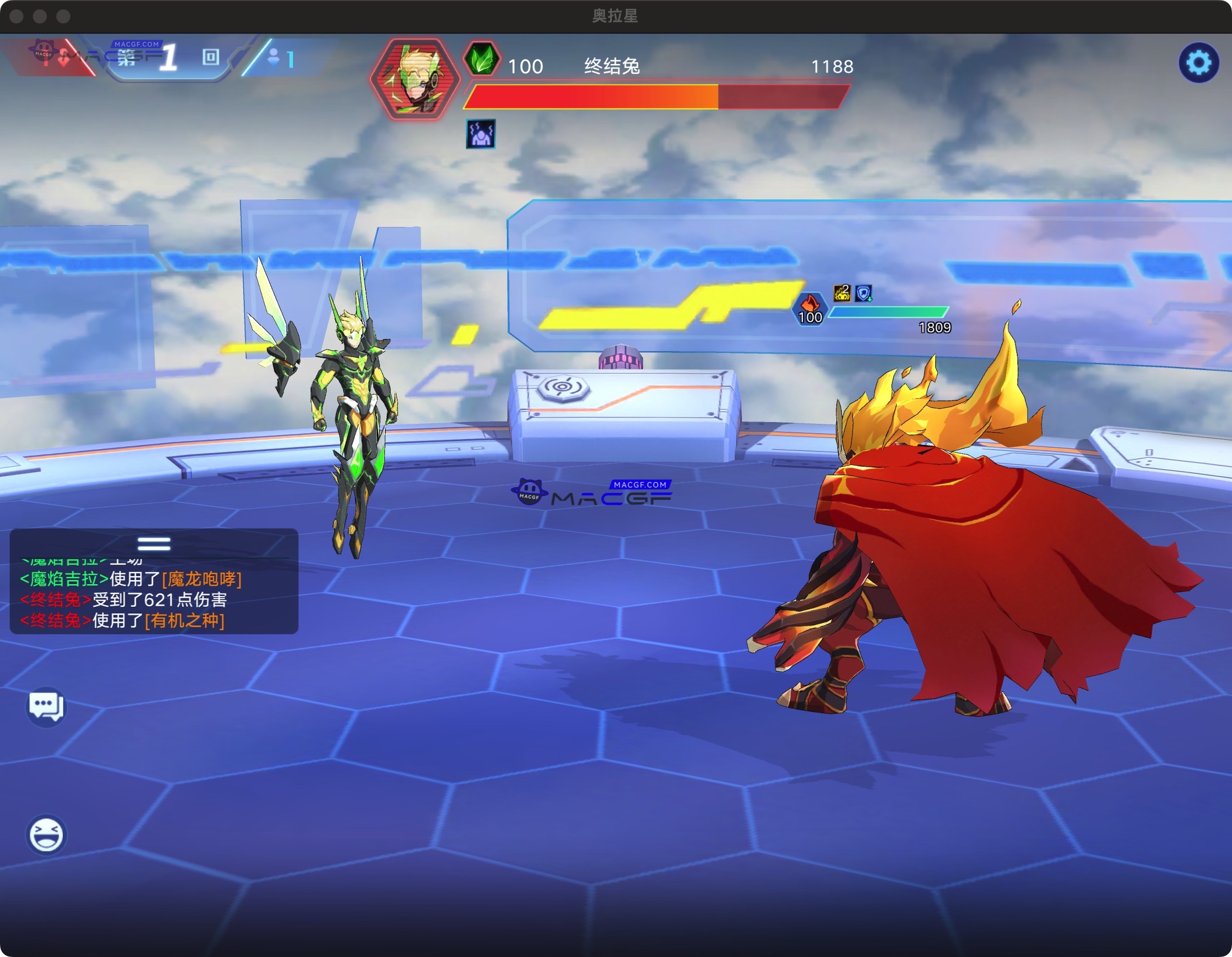The image size is (1232, 957).
Task: Close the window with the title-bar button
Action: 16,16
